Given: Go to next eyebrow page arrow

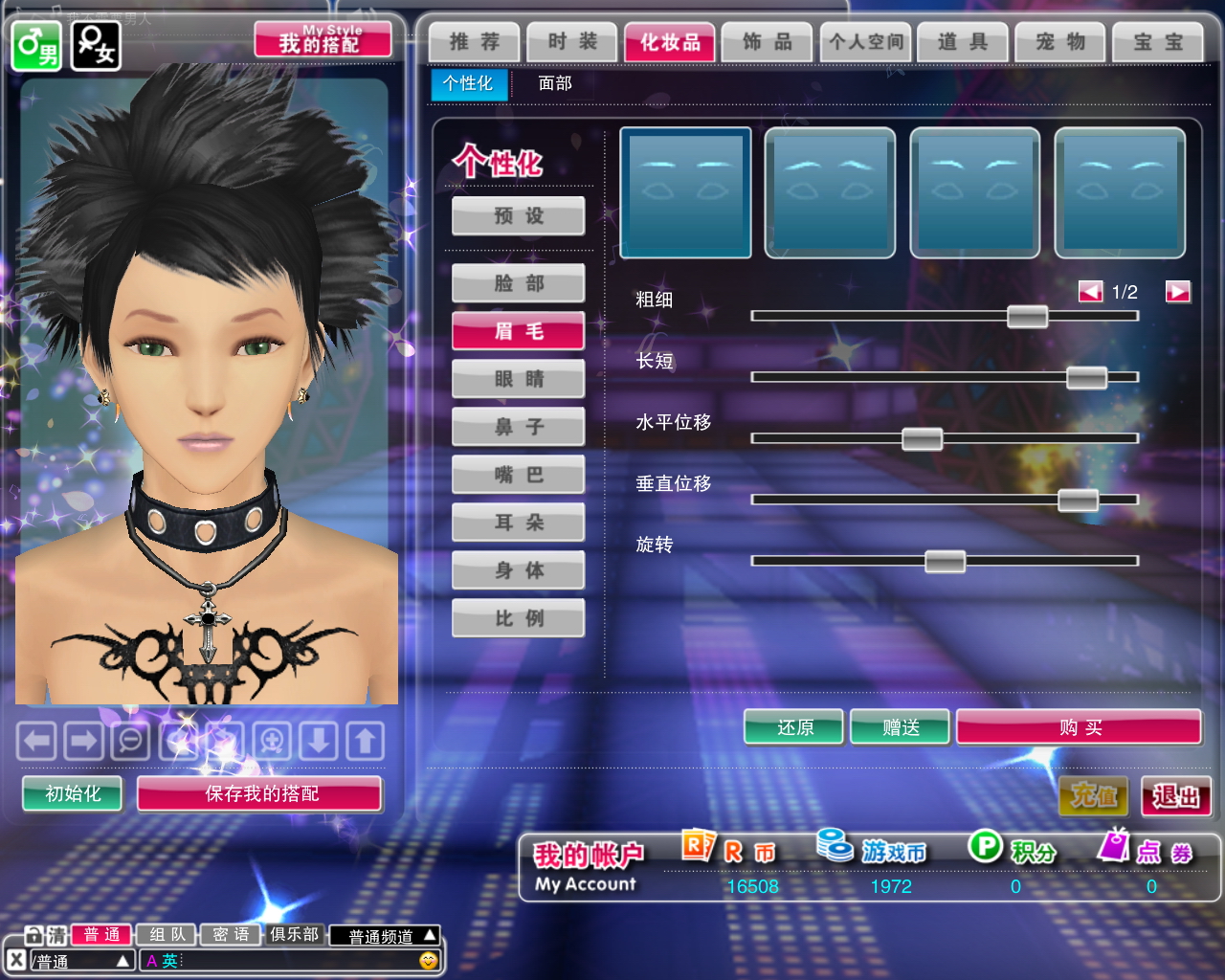Looking at the screenshot, I should coord(1178,292).
